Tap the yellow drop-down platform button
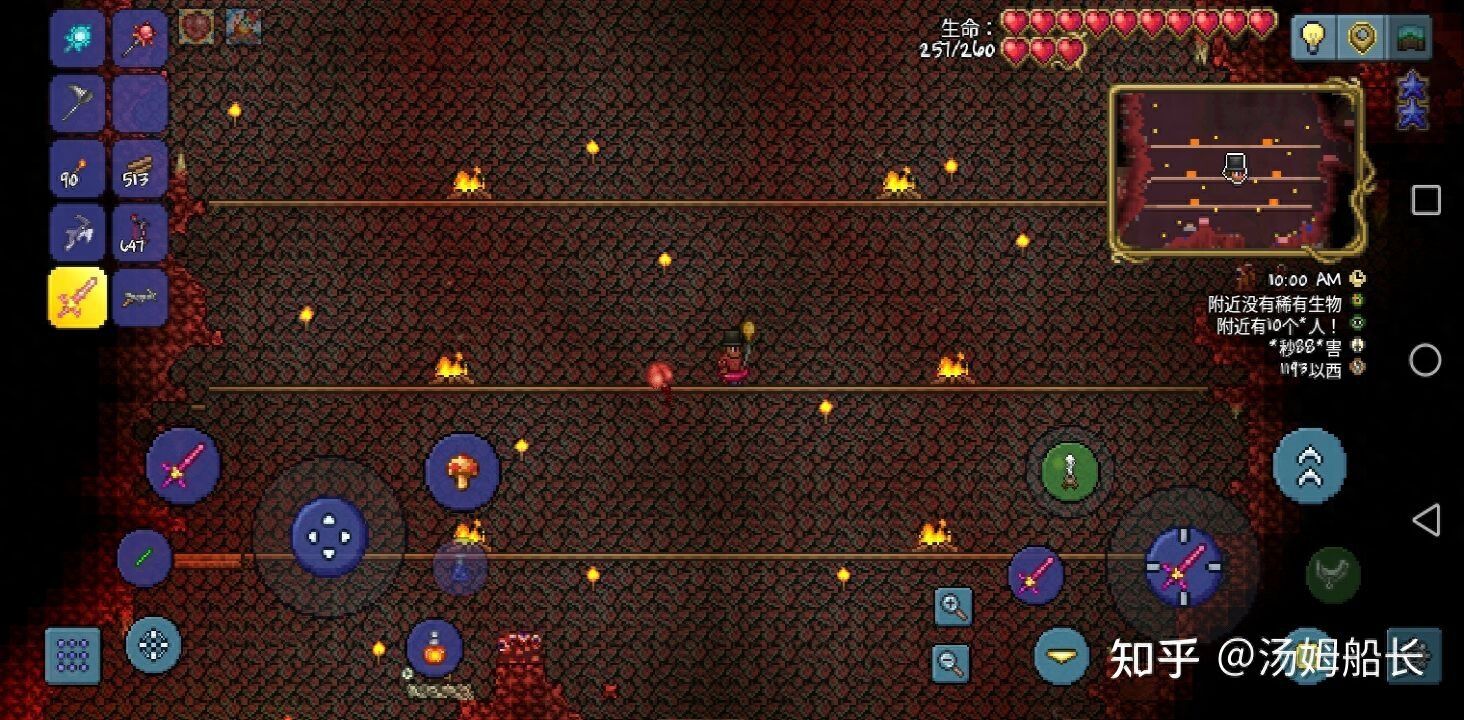This screenshot has width=1464, height=720. (1062, 656)
